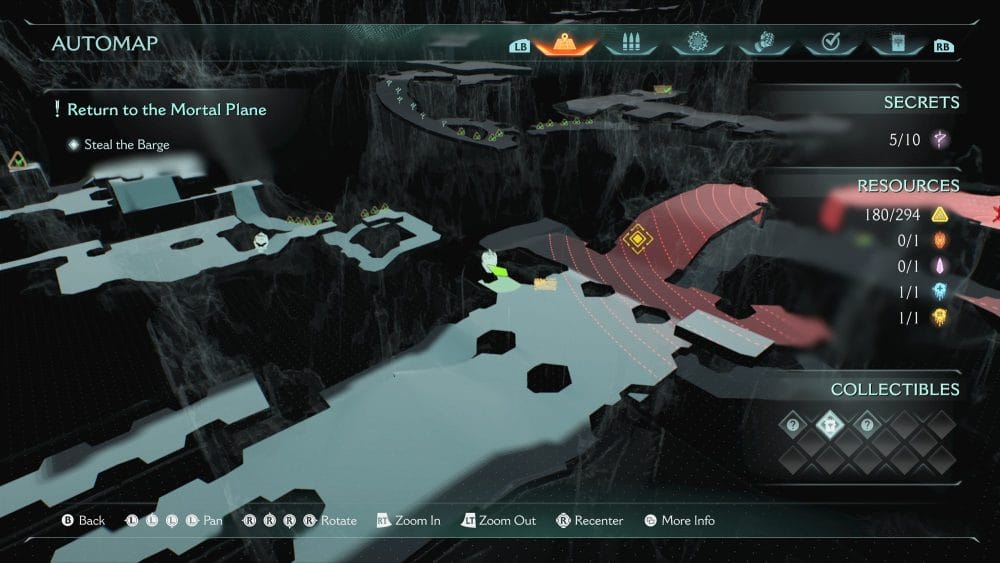Select the first unknown question-mark collectible

794,425
